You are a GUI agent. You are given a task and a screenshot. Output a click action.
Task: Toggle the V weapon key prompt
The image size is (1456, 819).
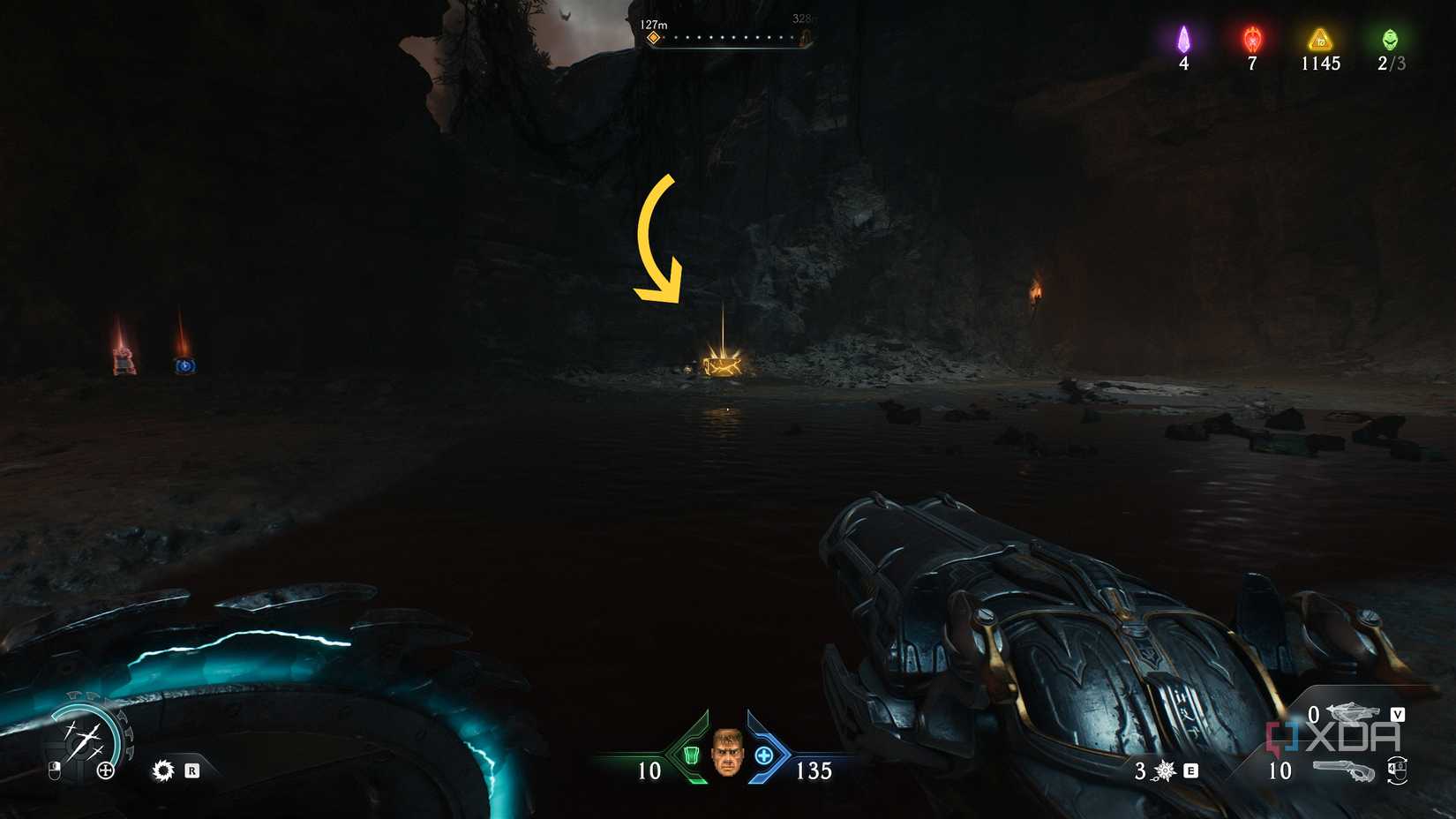1399,714
